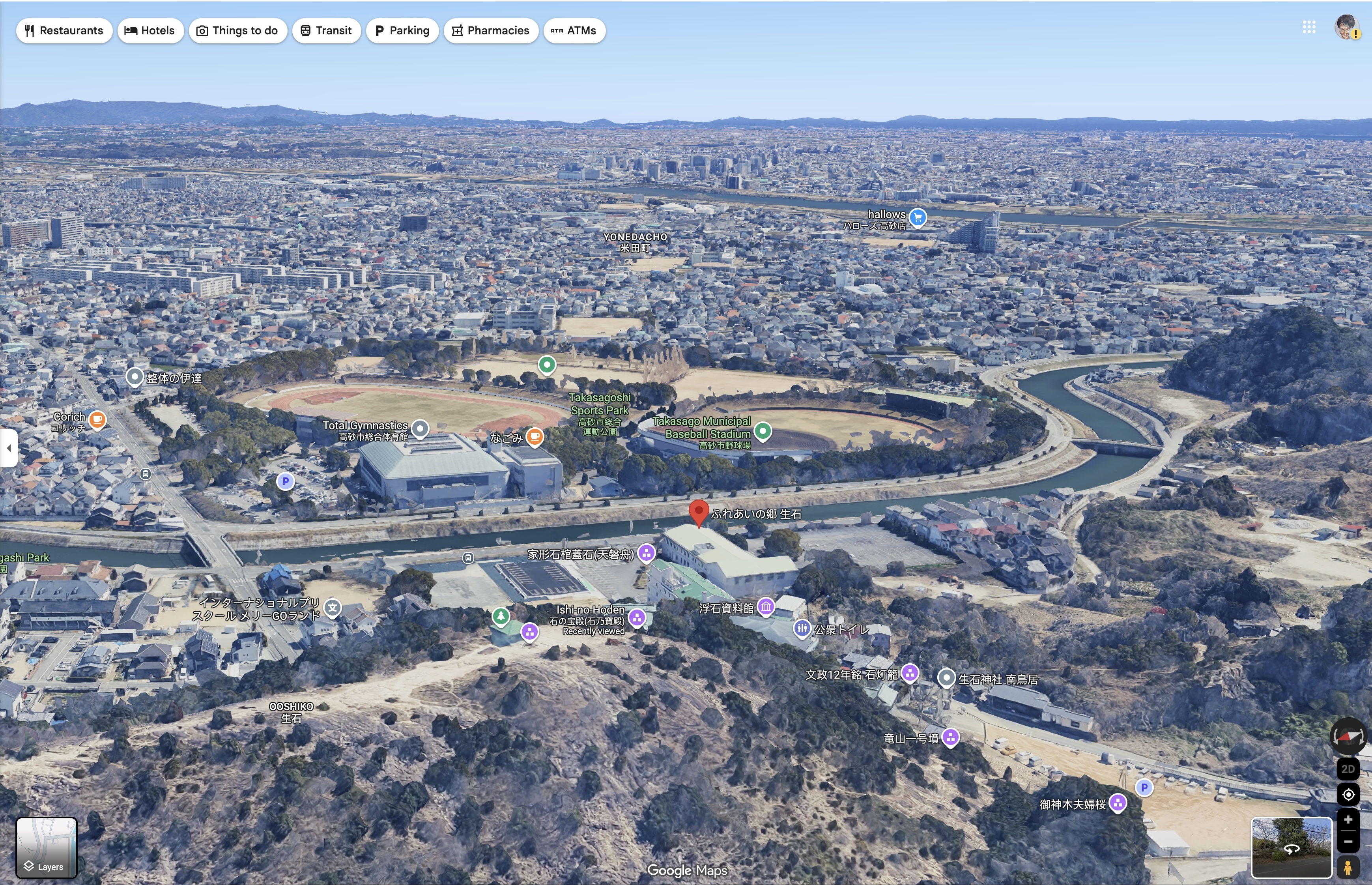Zoom out of the map

(1348, 842)
